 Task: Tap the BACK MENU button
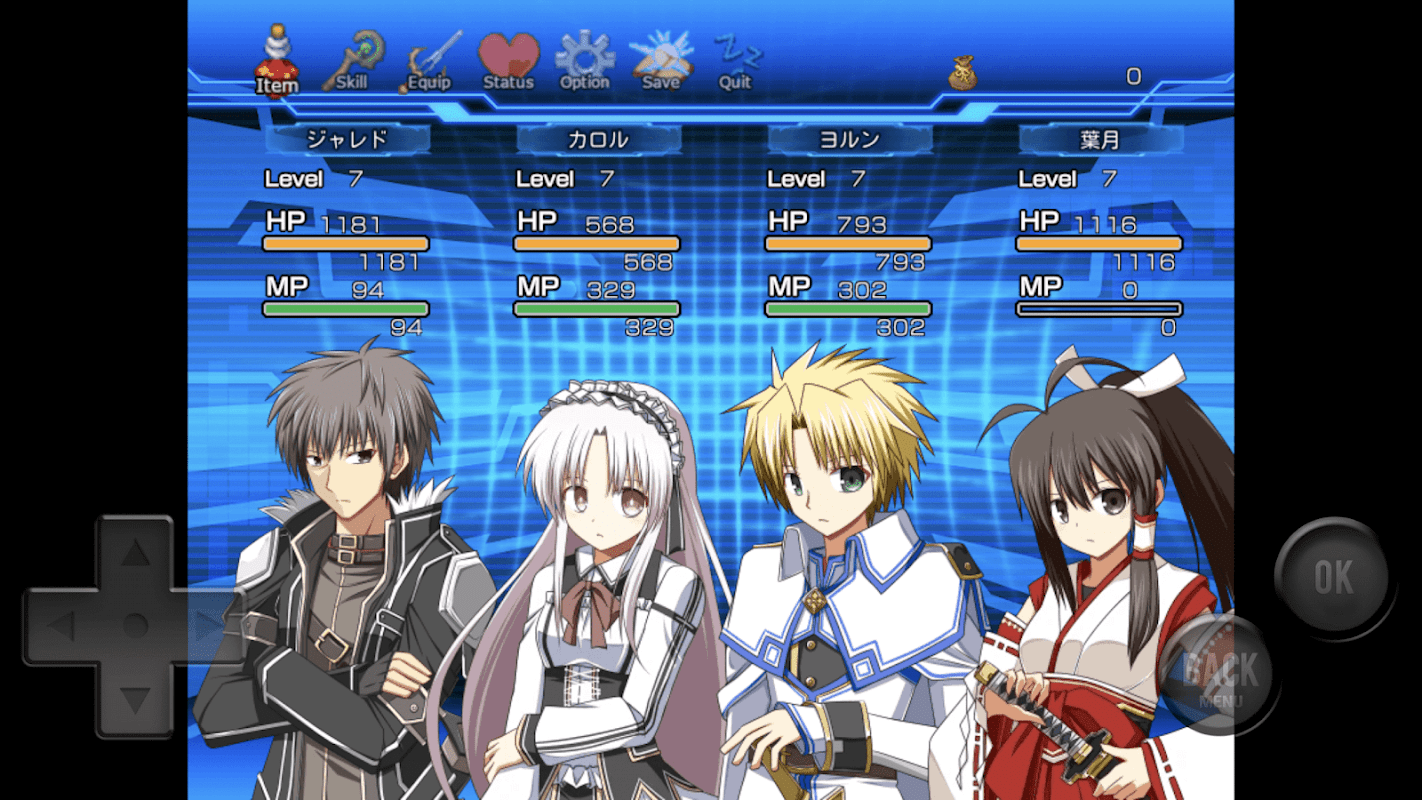pos(1220,674)
